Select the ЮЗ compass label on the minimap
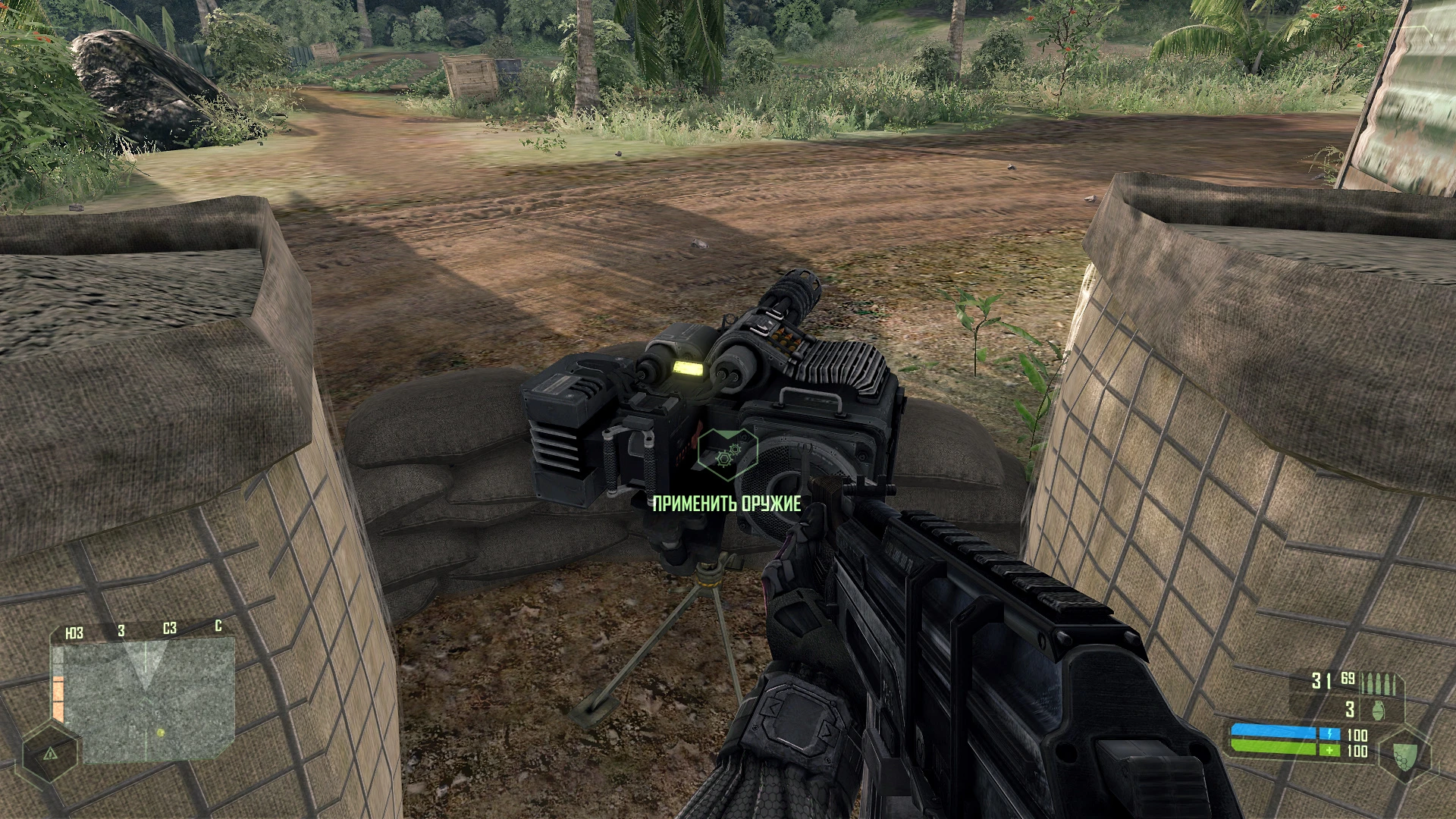 [x=75, y=630]
